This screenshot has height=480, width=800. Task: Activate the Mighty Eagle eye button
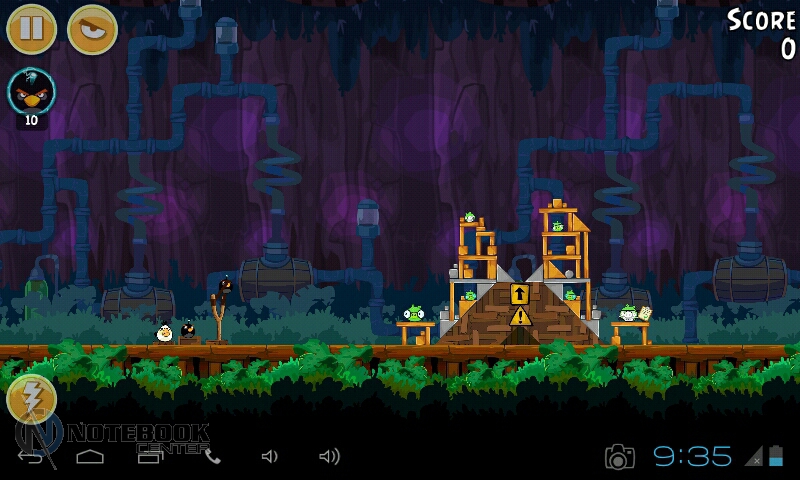(x=92, y=29)
